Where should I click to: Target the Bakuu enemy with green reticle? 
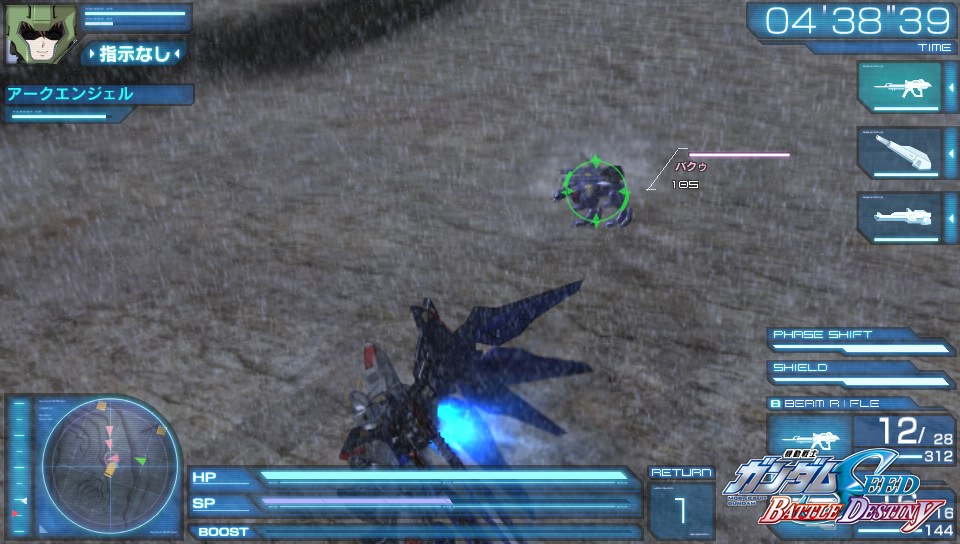tap(596, 190)
